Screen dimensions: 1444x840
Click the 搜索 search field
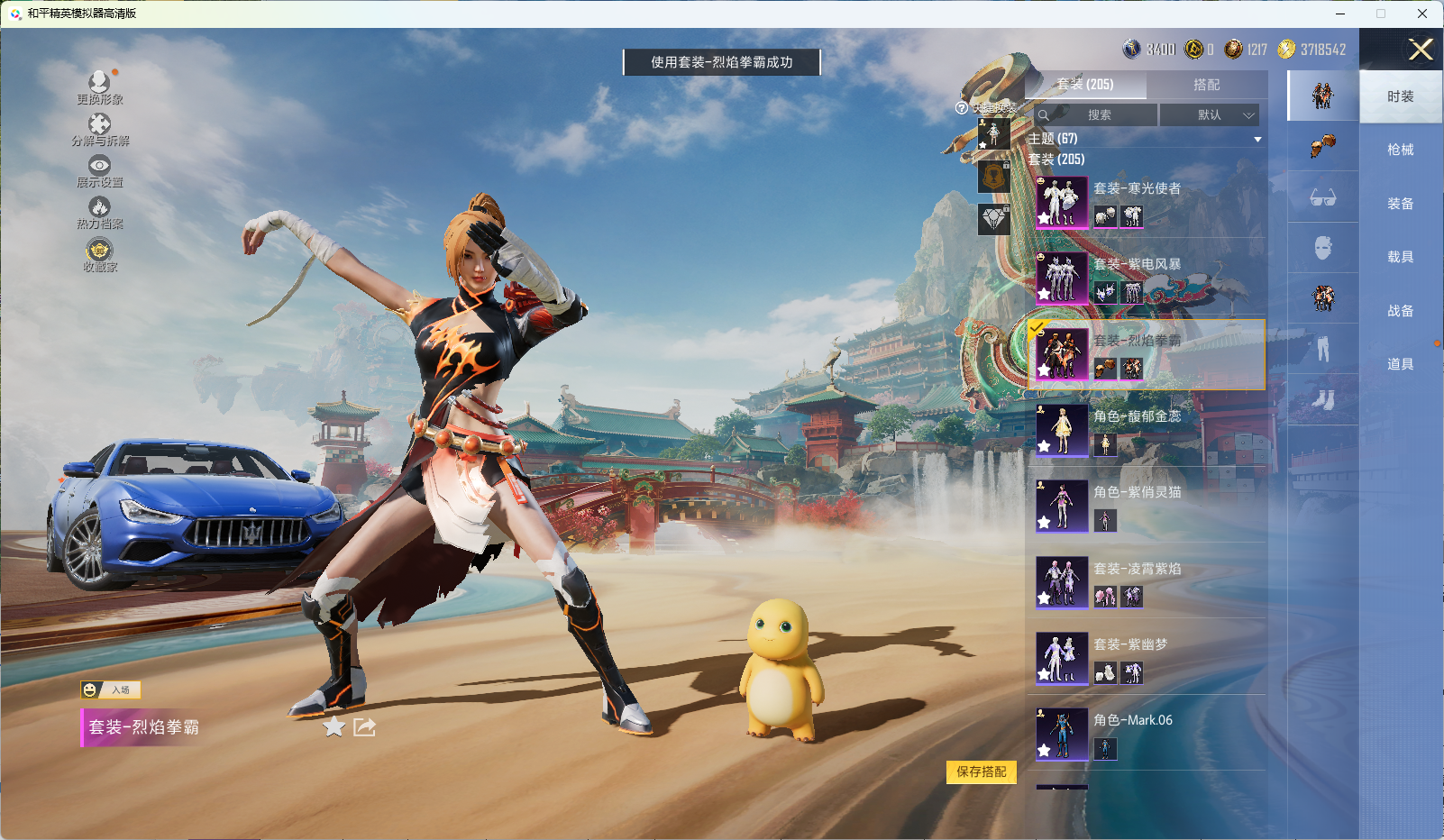[1098, 115]
